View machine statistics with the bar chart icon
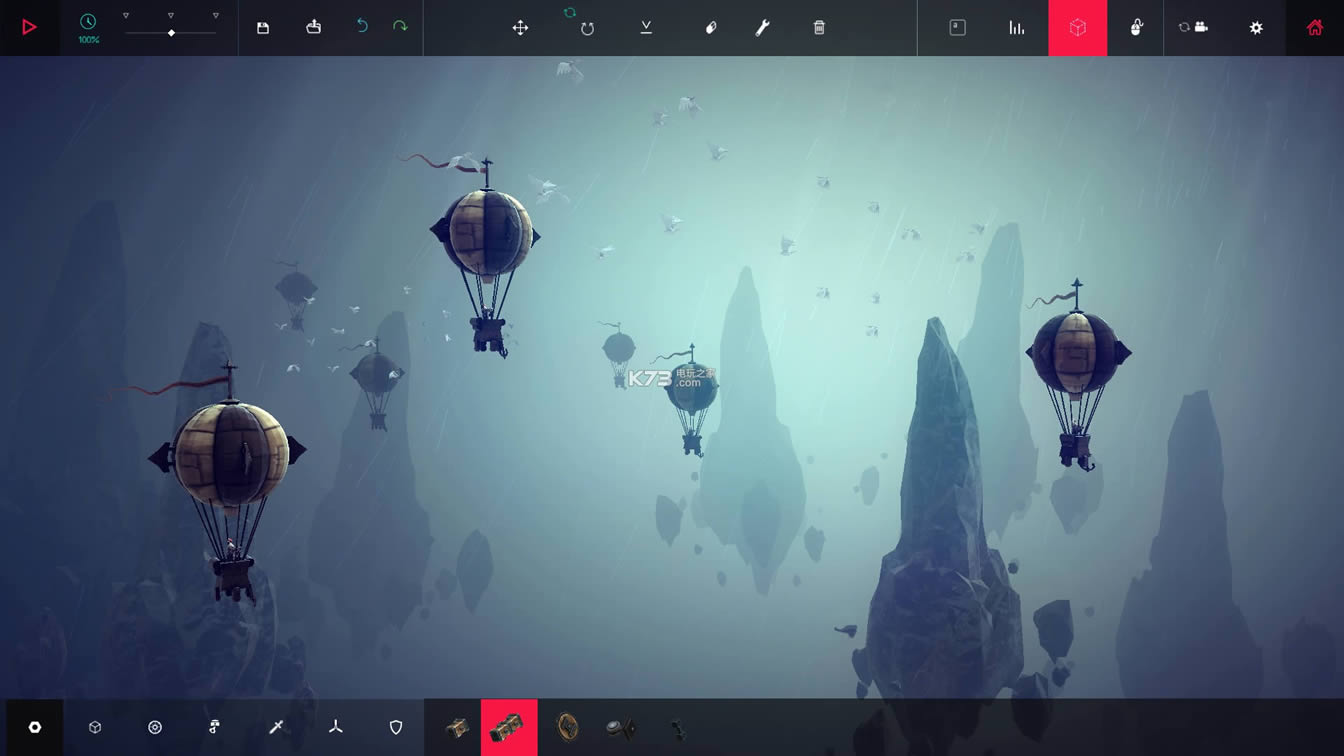Screen dimensions: 1344x756 (1016, 28)
